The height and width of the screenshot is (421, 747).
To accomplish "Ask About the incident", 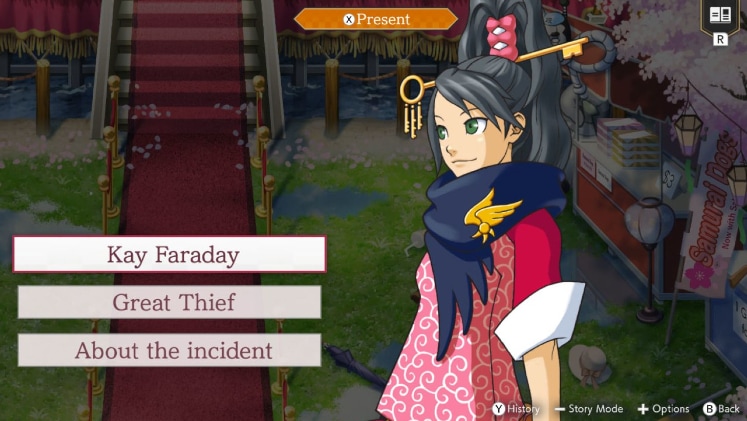I will pyautogui.click(x=169, y=350).
